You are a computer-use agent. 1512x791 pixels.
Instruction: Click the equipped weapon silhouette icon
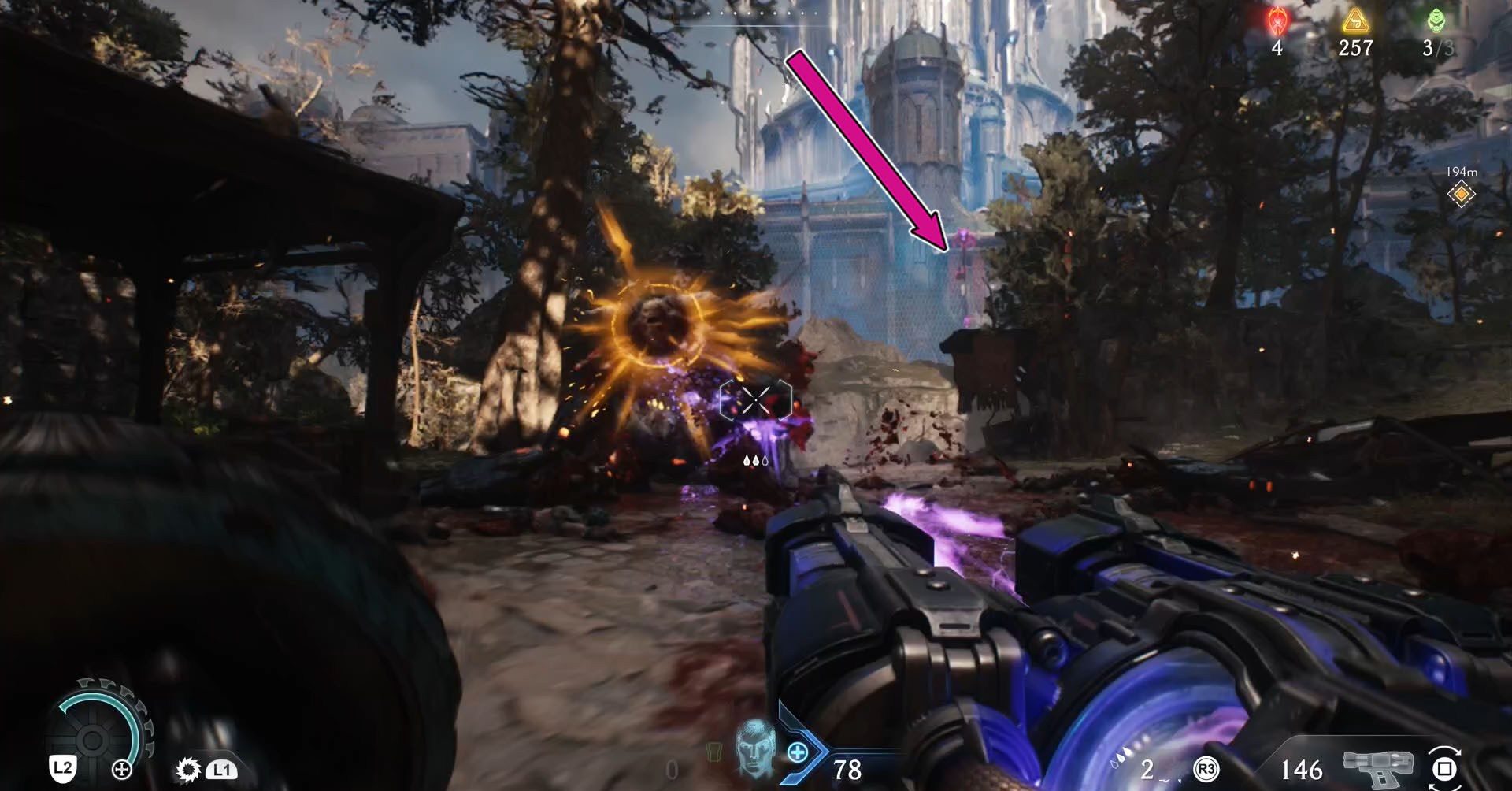coord(1377,767)
